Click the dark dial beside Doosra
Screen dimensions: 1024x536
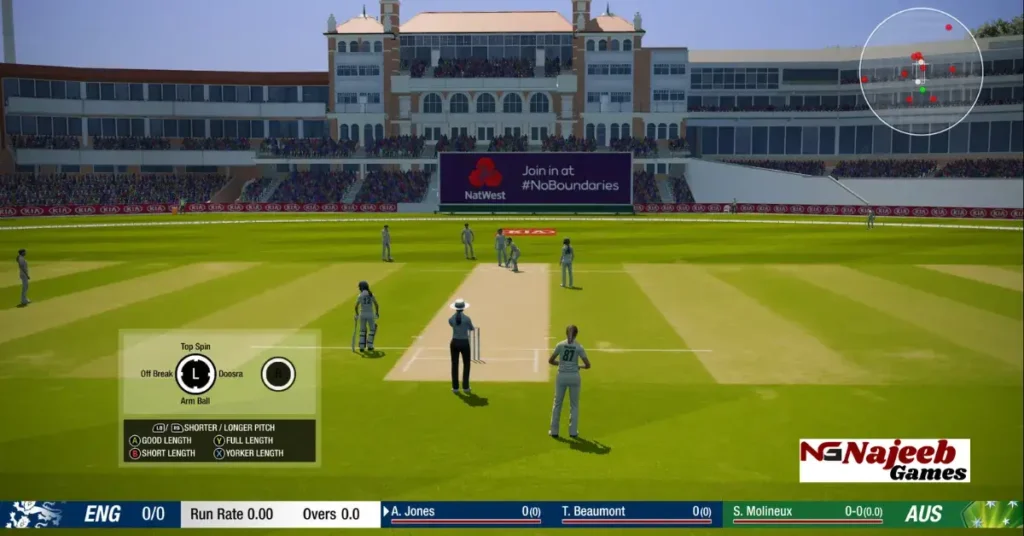(x=278, y=374)
